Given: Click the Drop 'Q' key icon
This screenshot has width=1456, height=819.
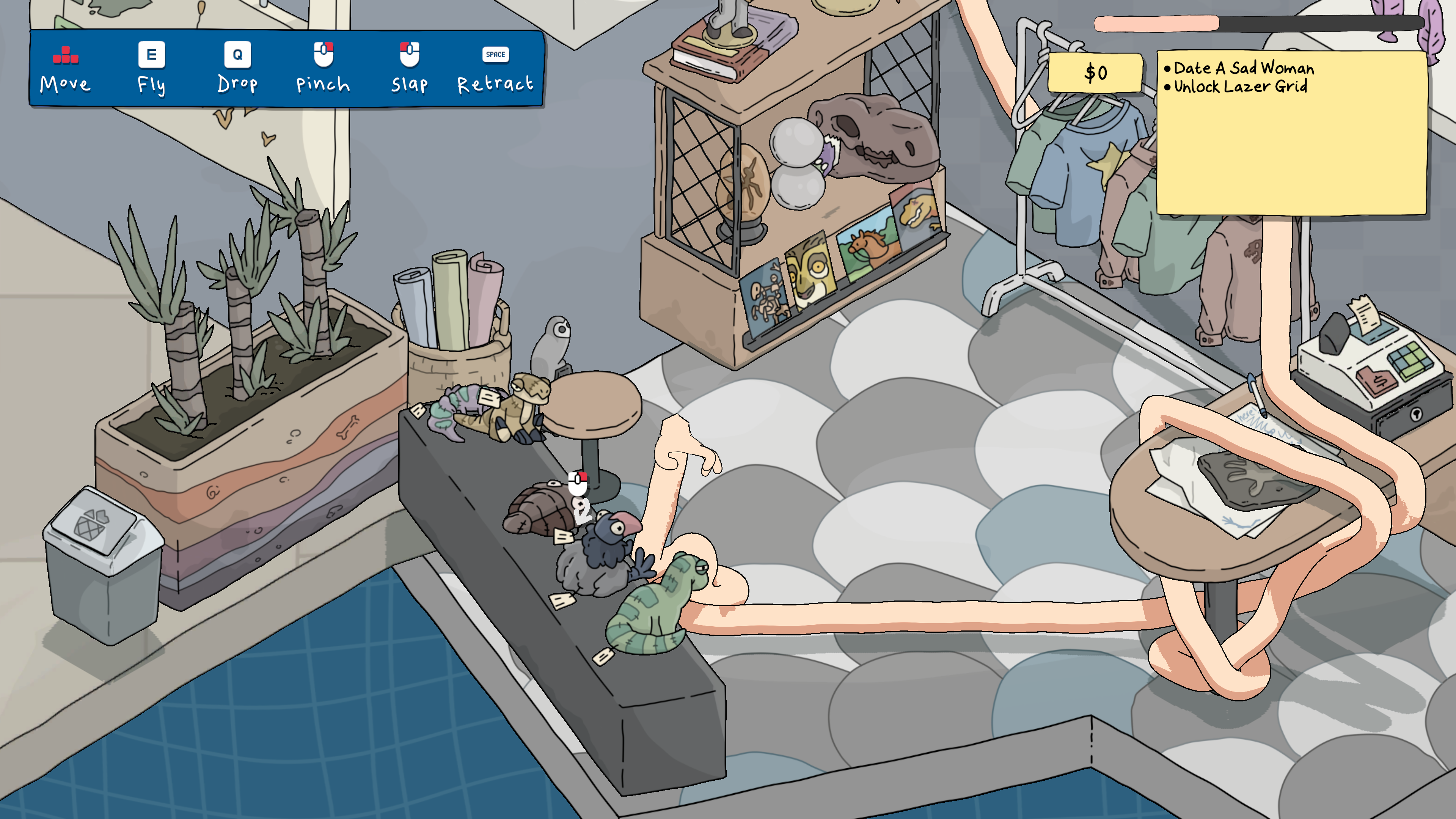Looking at the screenshot, I should point(239,55).
